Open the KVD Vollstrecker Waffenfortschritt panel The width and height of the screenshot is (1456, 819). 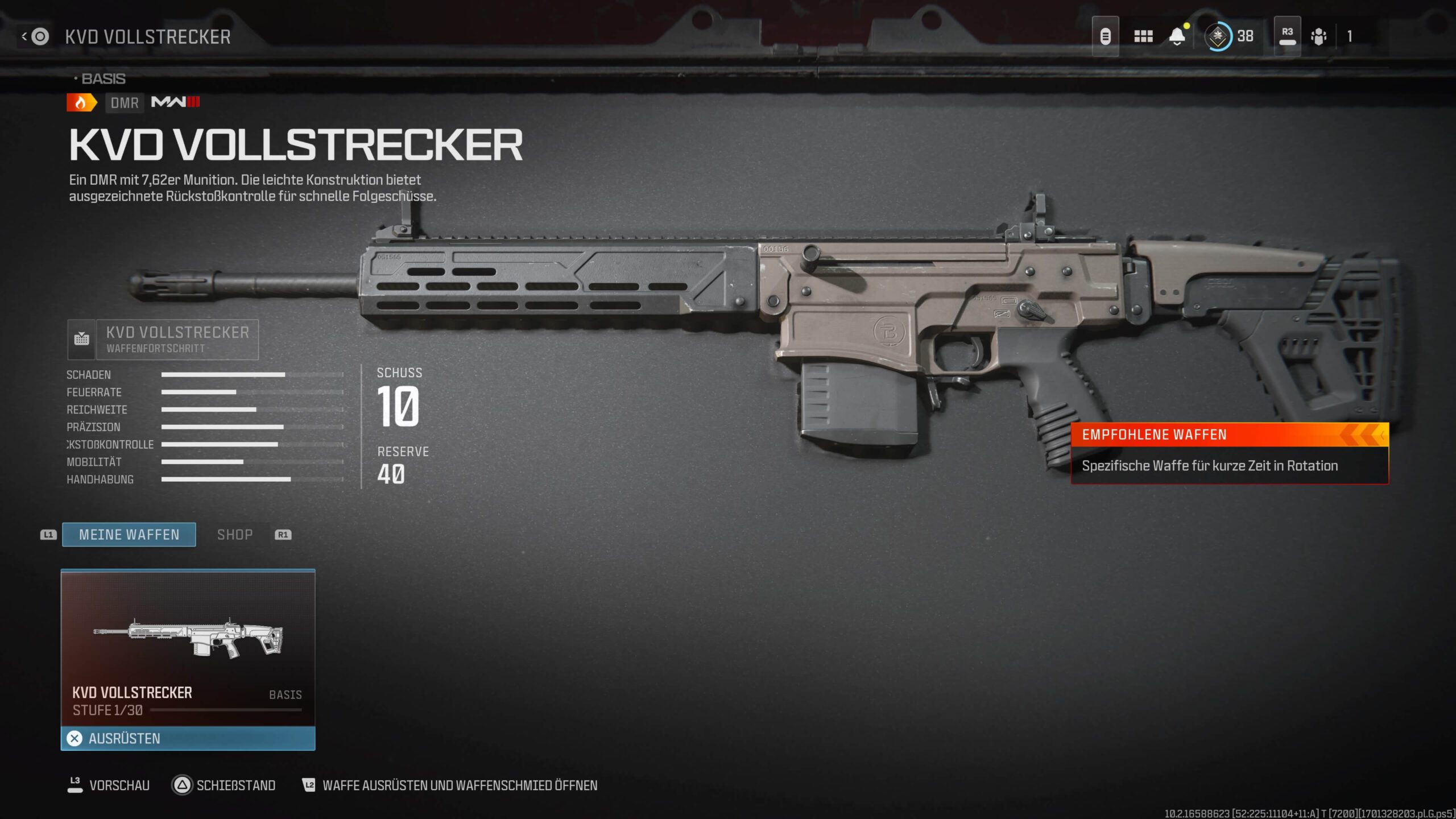point(163,340)
